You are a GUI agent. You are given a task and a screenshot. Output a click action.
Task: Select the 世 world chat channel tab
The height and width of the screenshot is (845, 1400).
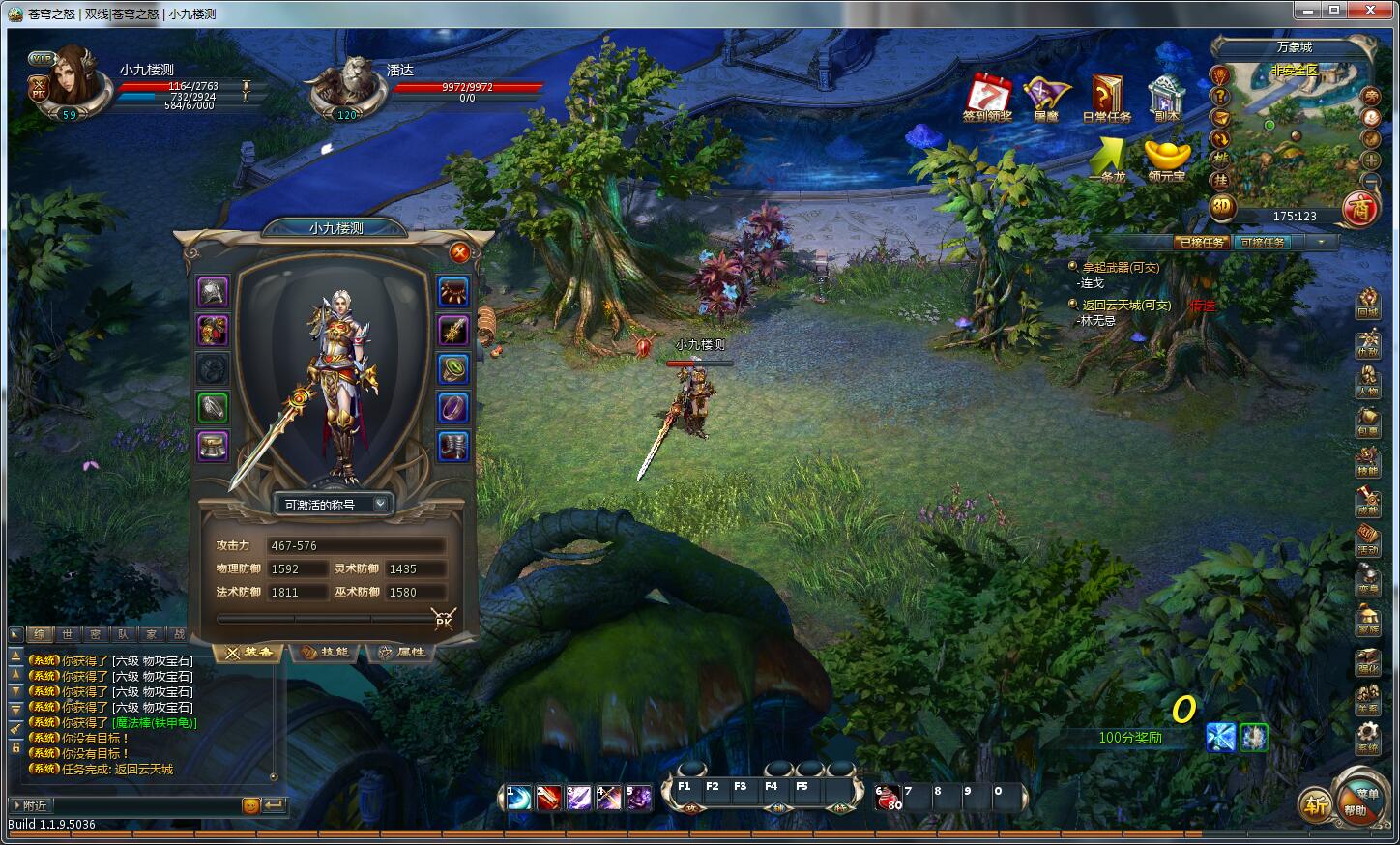(67, 634)
